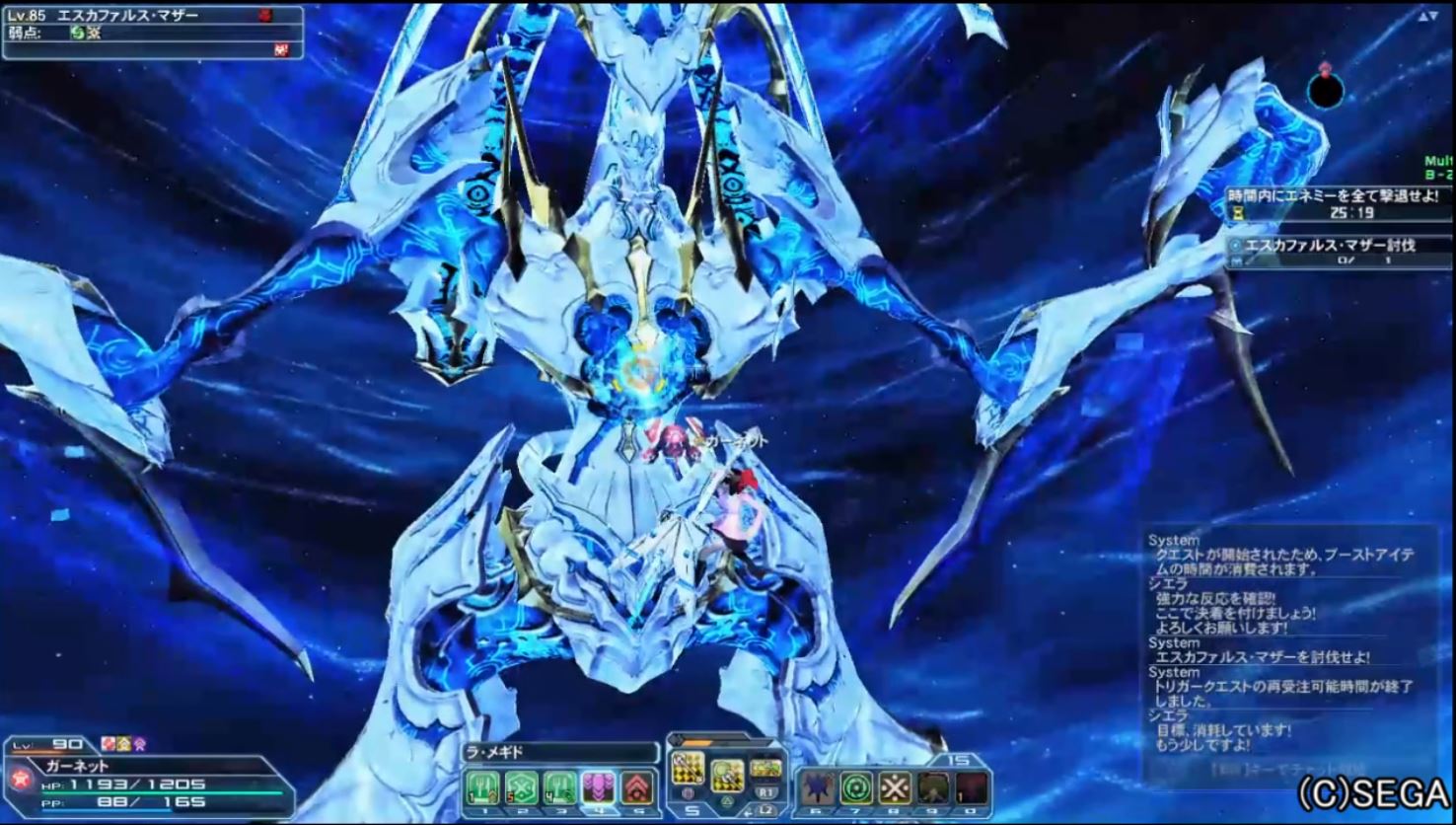Choose the middle weapon palette action icon
The image size is (1456, 825).
click(727, 775)
